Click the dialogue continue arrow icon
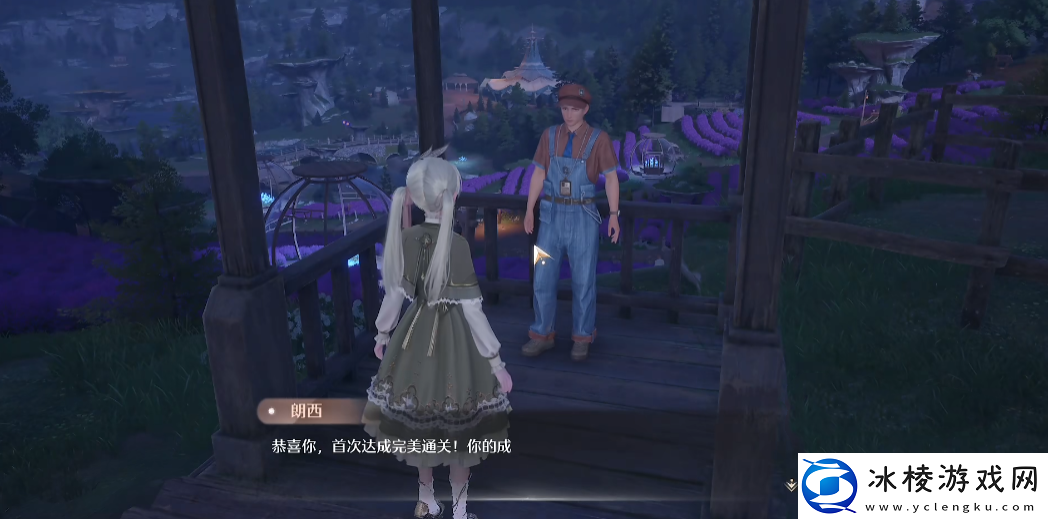Viewport: 1048px width, 519px height. pyautogui.click(x=790, y=484)
